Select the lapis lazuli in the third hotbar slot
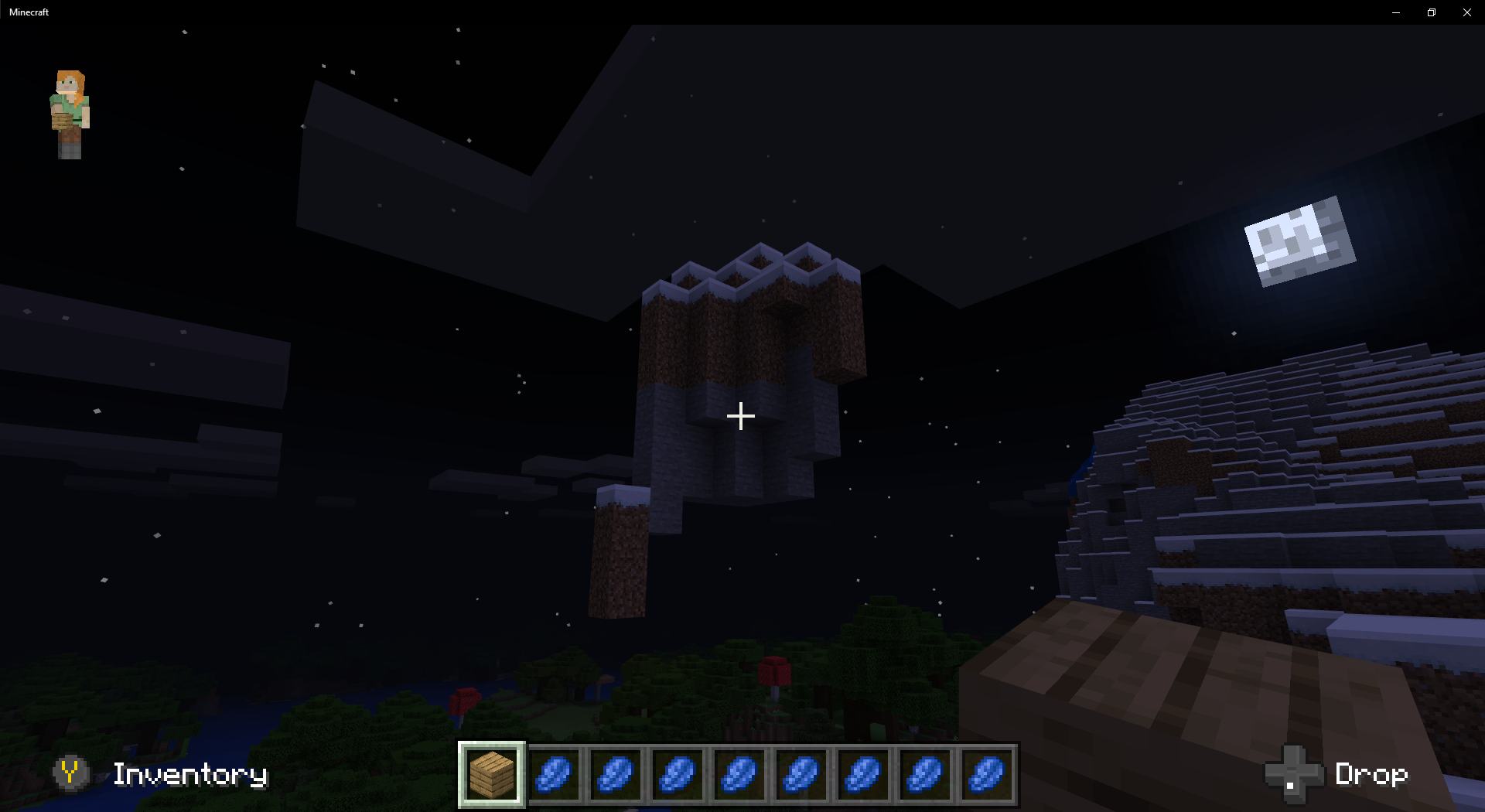The image size is (1485, 812). point(615,776)
